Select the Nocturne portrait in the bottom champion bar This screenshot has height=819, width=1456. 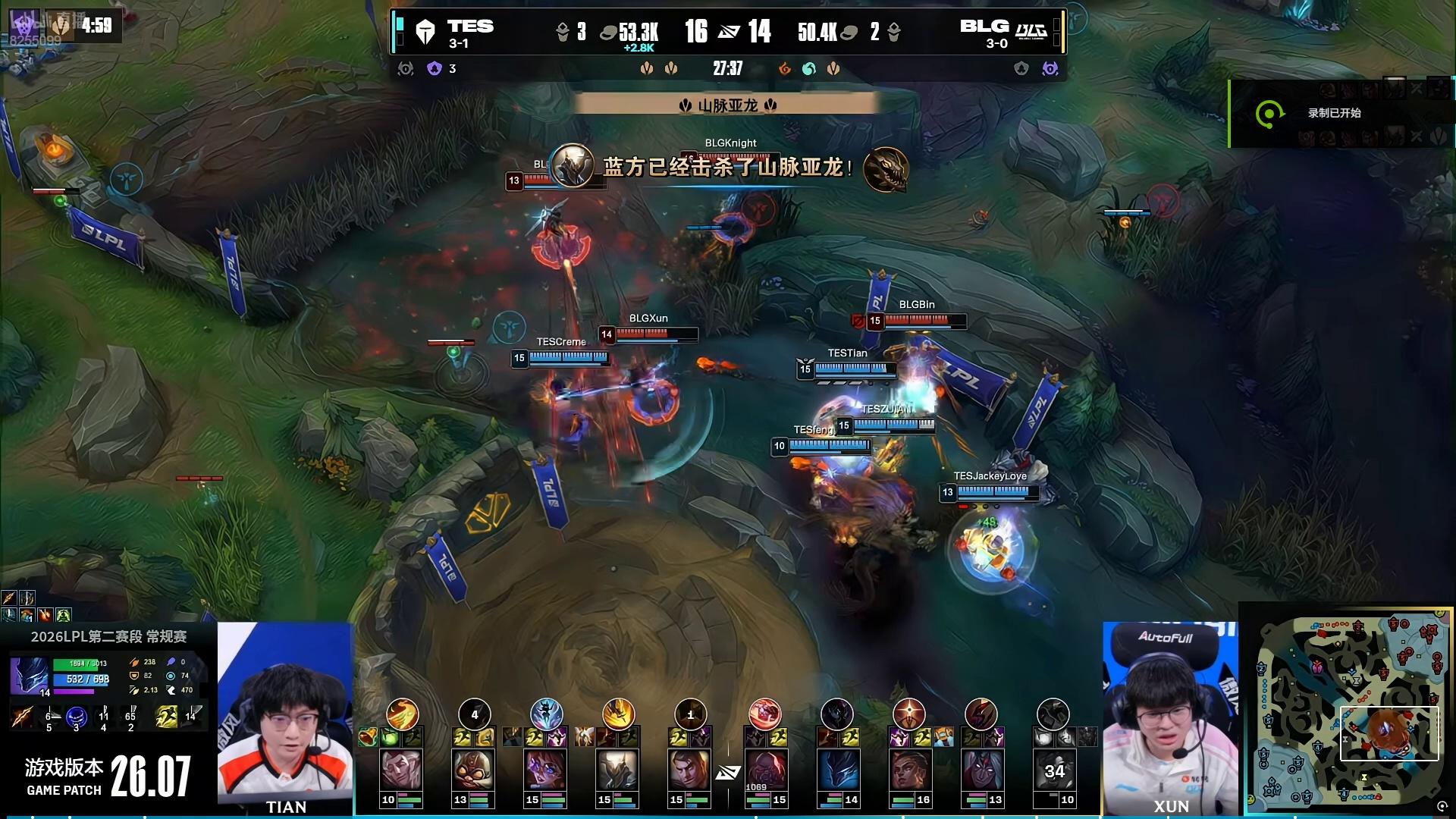pos(838,769)
